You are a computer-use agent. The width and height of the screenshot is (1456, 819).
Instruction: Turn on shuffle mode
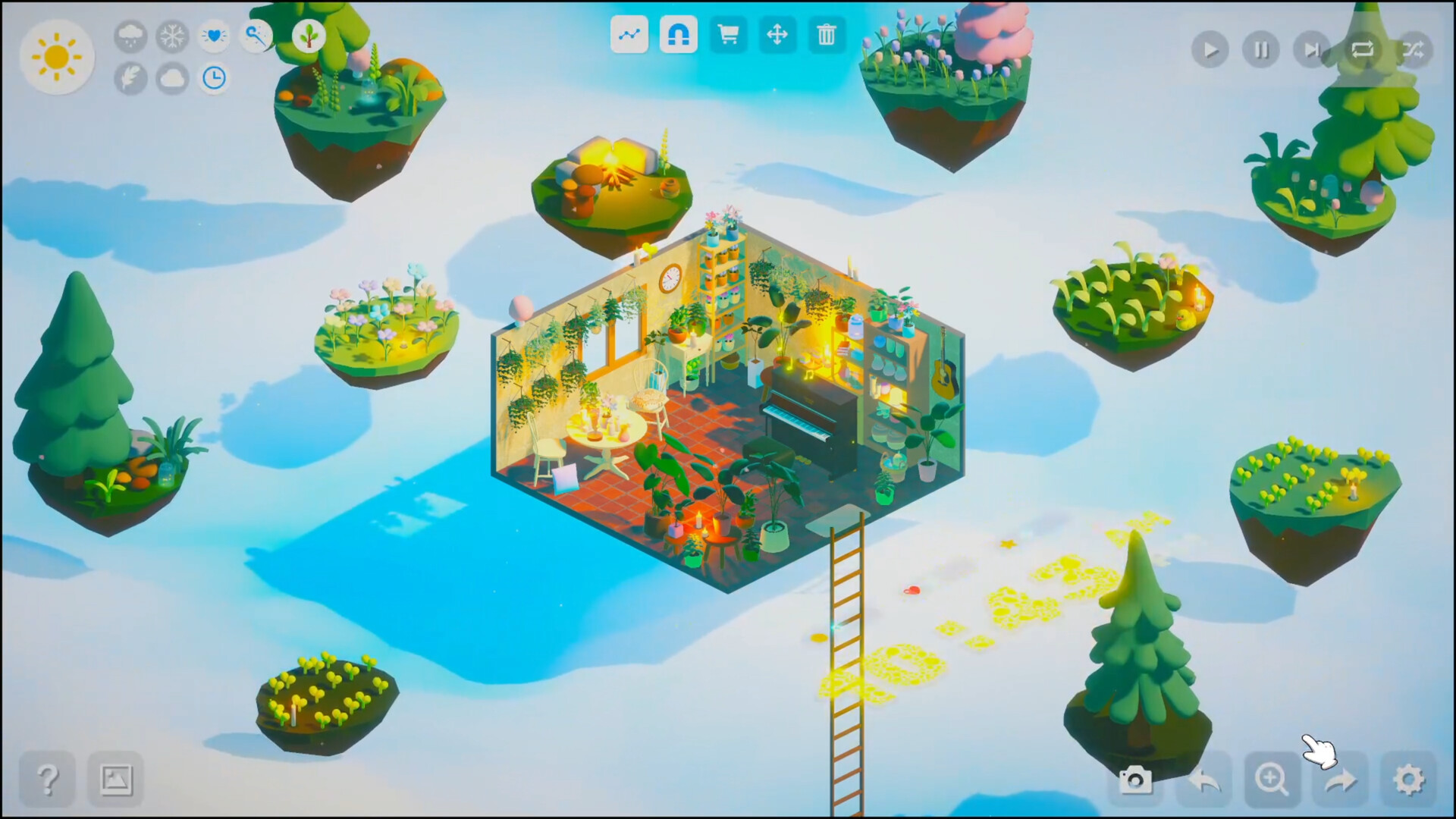[x=1414, y=50]
